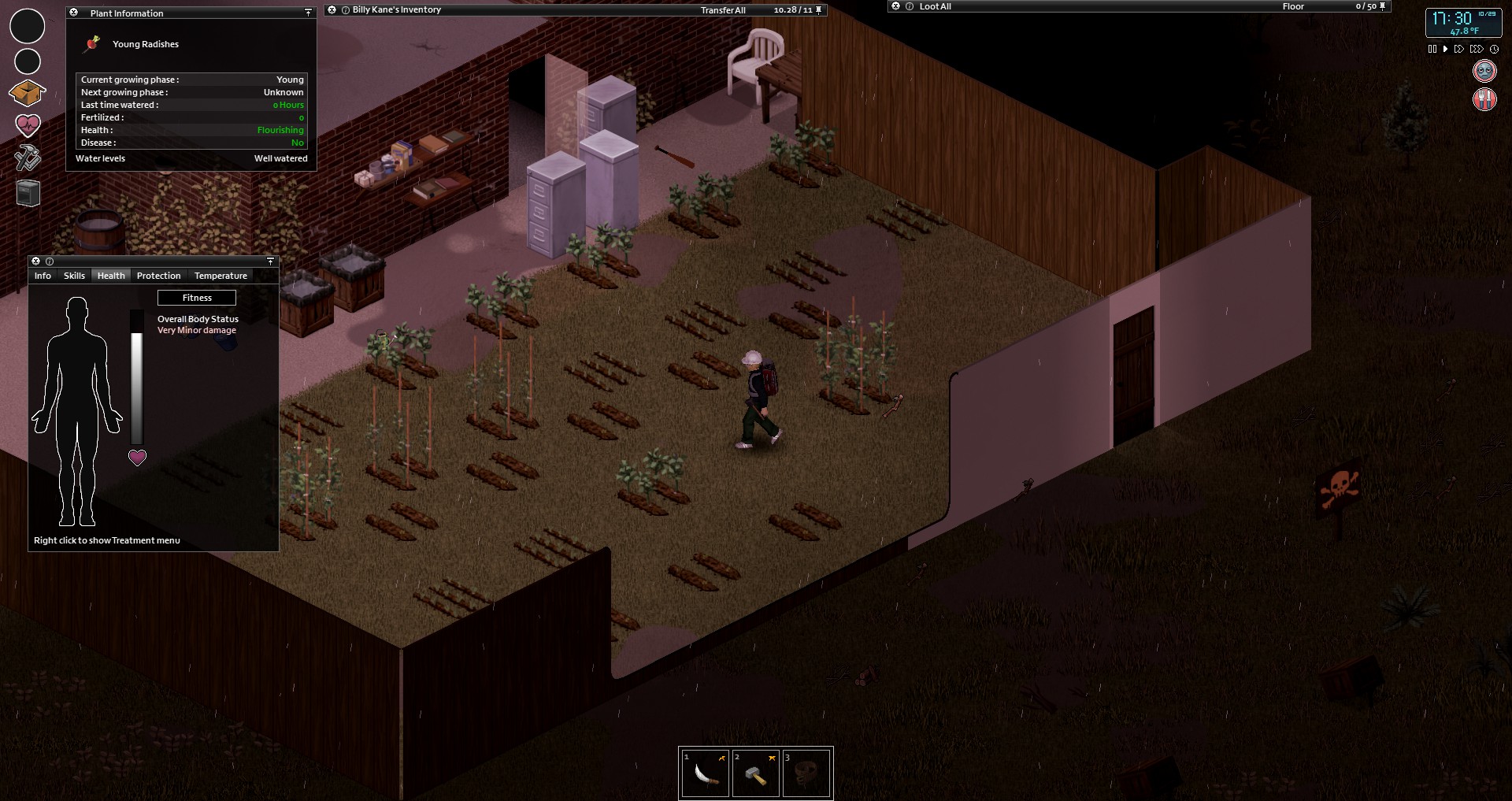This screenshot has width=1512, height=801.
Task: Pin the character Health window
Action: coord(270,261)
